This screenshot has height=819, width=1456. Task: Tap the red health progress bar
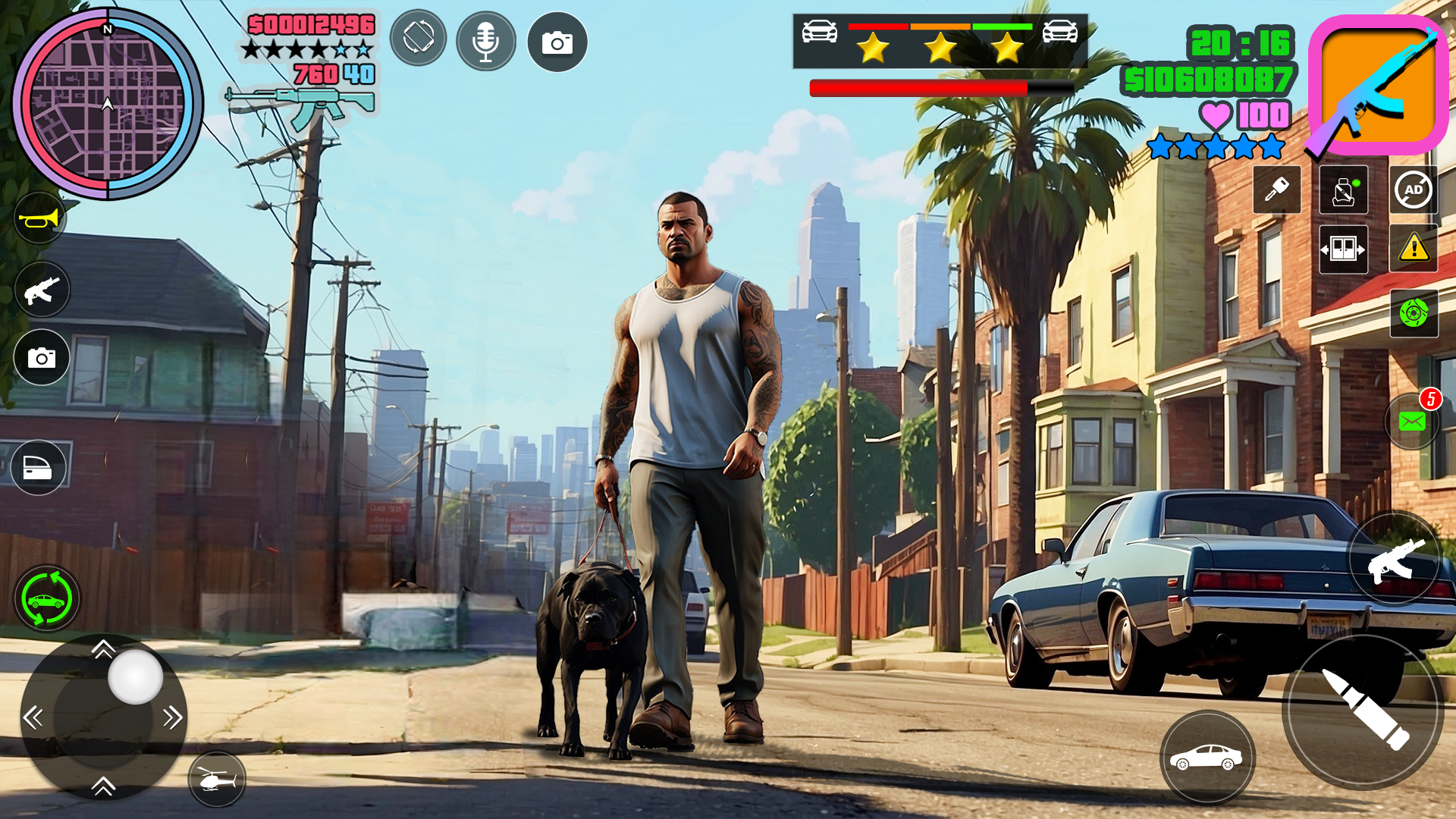(x=916, y=86)
